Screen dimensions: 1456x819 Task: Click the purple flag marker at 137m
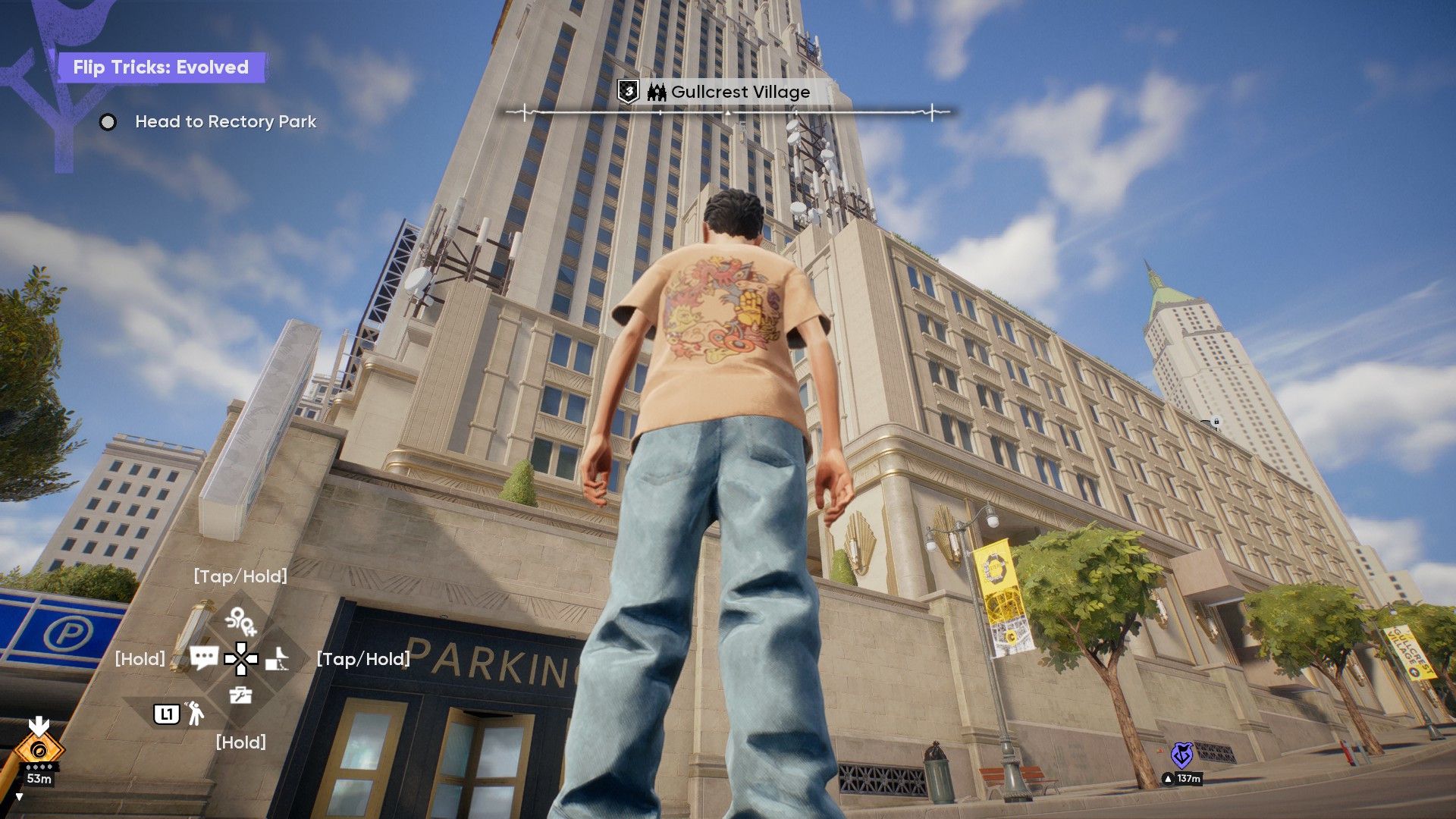pos(1181,755)
